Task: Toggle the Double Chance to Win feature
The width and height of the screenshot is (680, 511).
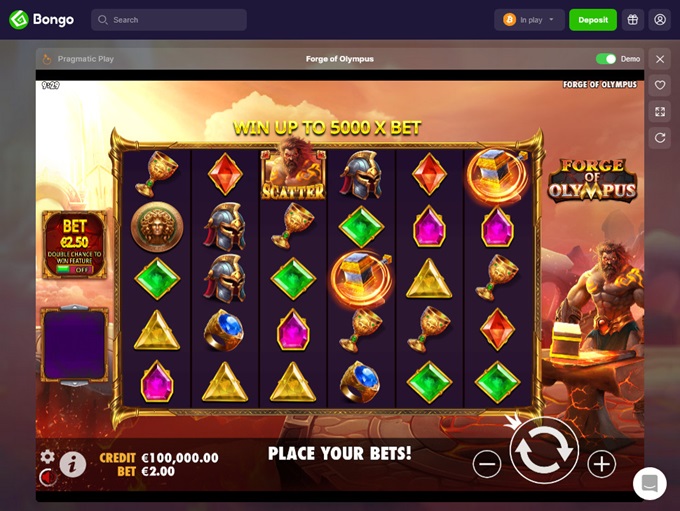Action: click(x=74, y=269)
